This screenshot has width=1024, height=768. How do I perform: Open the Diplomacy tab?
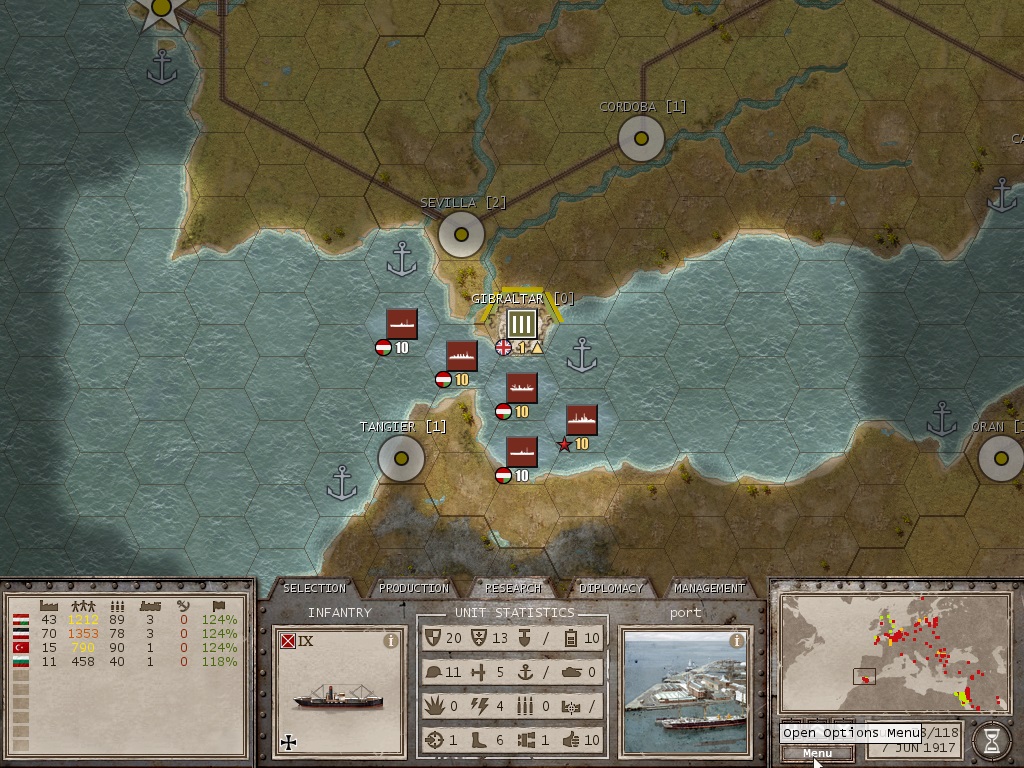[x=611, y=588]
